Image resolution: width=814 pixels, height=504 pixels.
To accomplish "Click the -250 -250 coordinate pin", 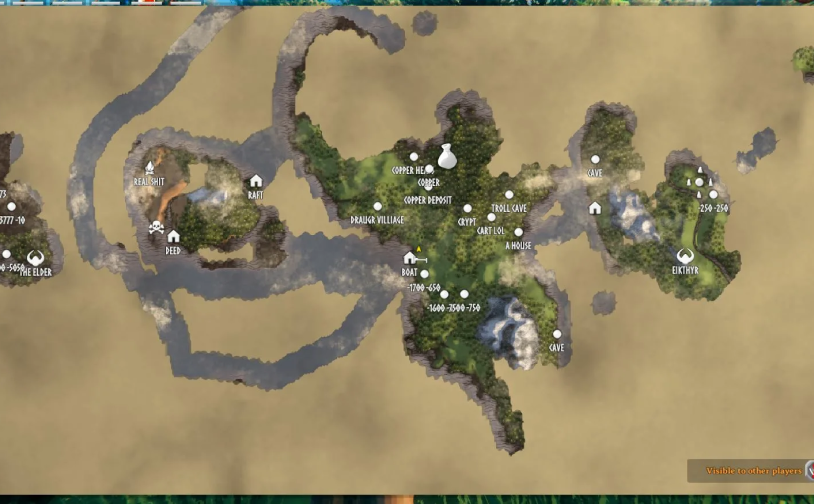I will tap(713, 195).
